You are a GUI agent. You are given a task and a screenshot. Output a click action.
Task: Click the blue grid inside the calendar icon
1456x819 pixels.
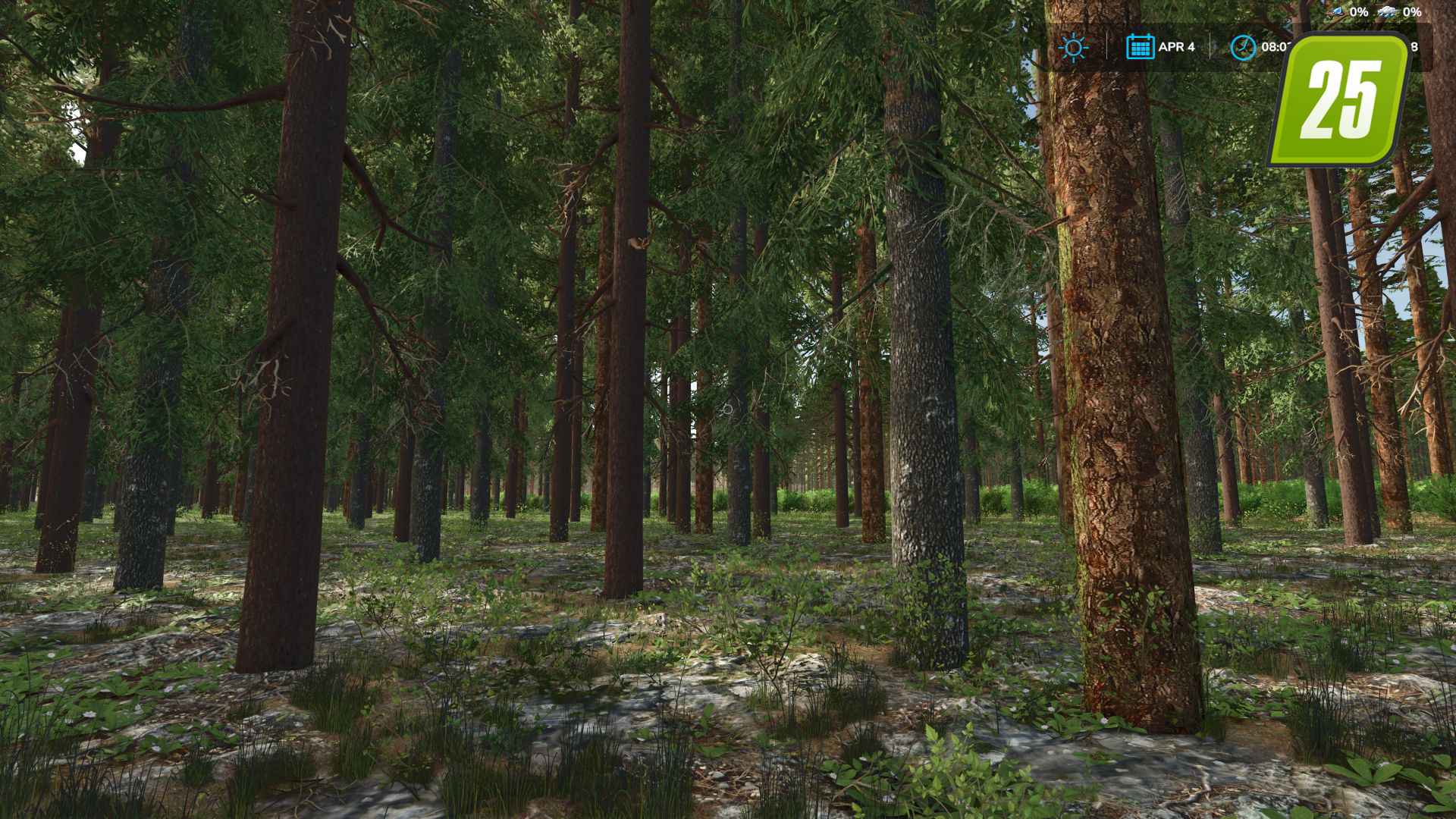click(1140, 49)
